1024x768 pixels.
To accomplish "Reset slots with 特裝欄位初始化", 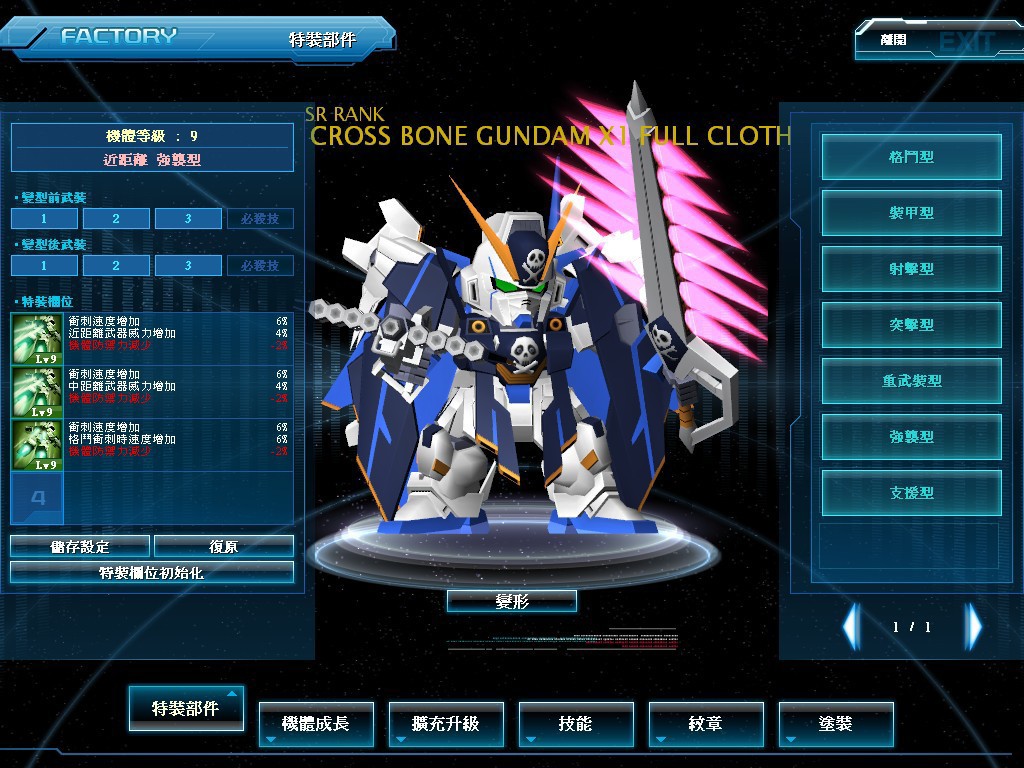I will point(152,573).
